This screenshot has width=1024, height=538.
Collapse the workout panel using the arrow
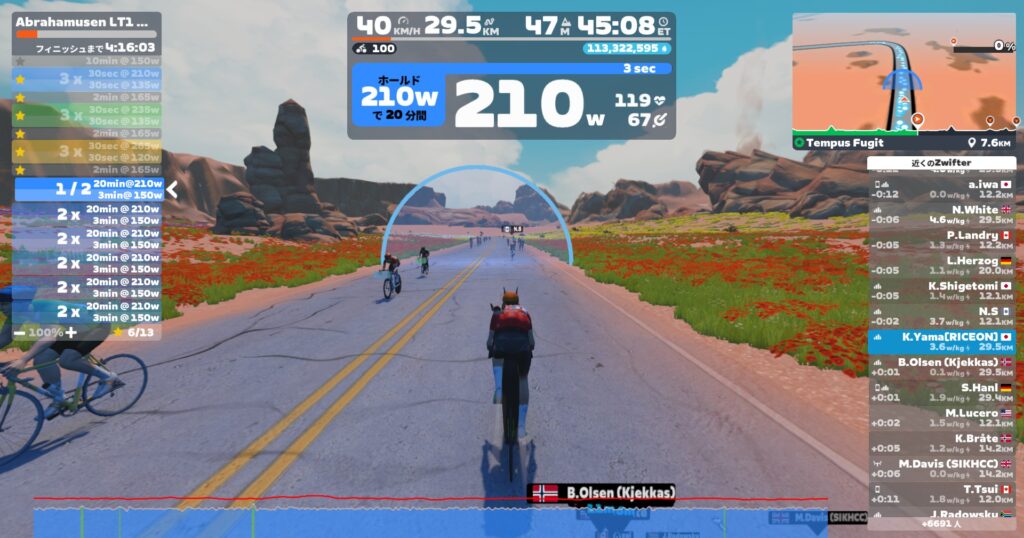coord(172,189)
